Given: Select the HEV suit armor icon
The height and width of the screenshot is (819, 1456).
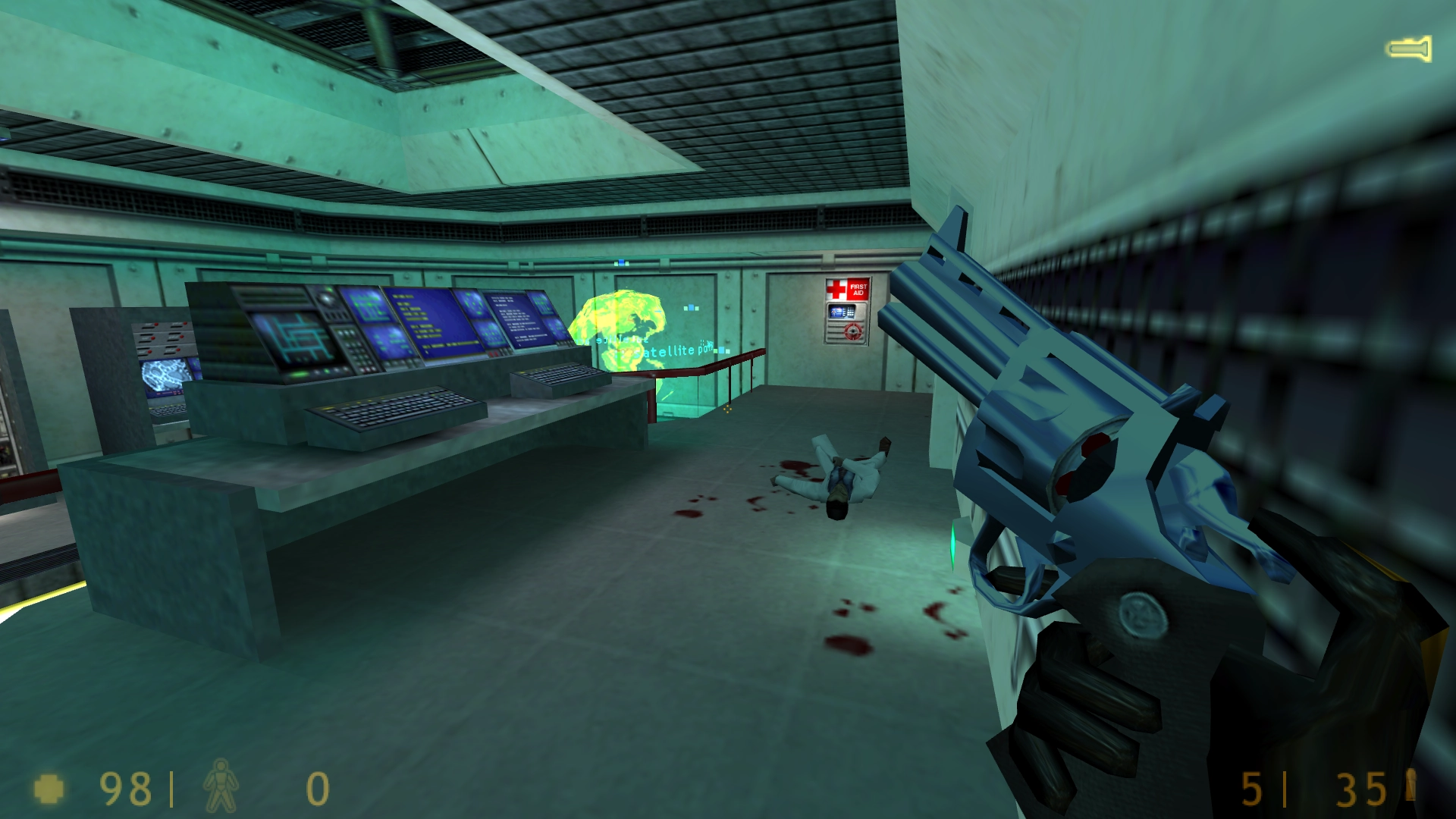Looking at the screenshot, I should click(x=221, y=786).
